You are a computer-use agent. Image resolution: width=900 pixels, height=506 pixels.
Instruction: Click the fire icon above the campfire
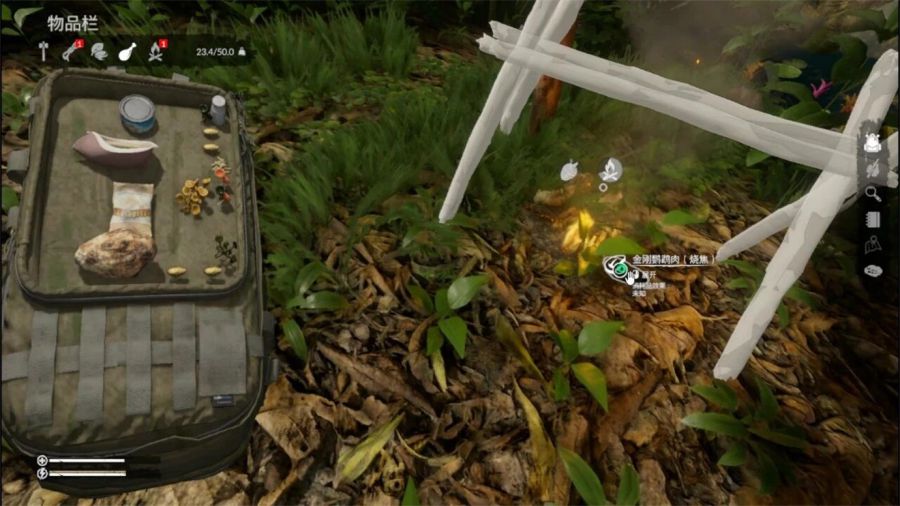pyautogui.click(x=610, y=169)
